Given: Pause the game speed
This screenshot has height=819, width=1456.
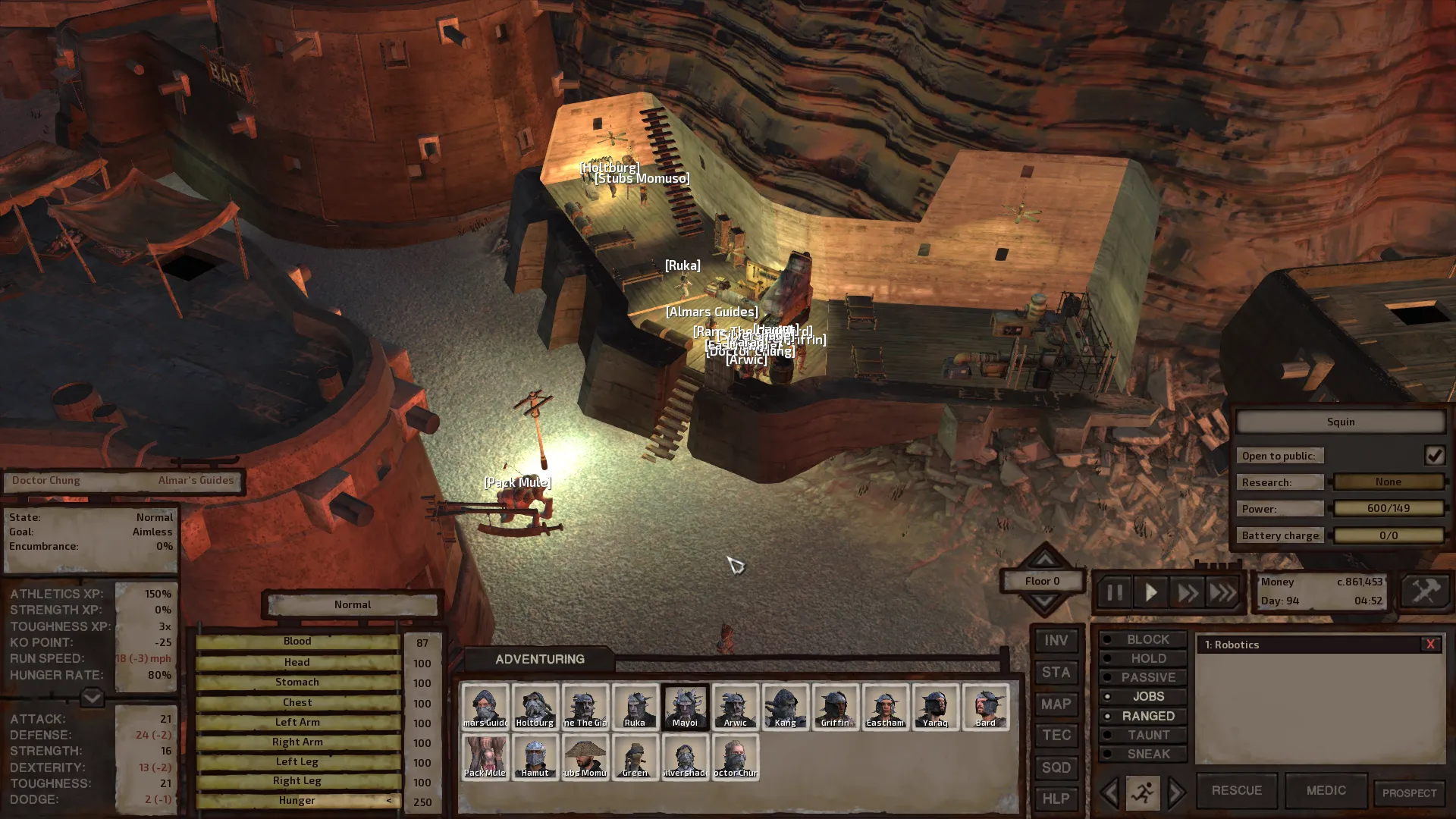Looking at the screenshot, I should (x=1114, y=592).
